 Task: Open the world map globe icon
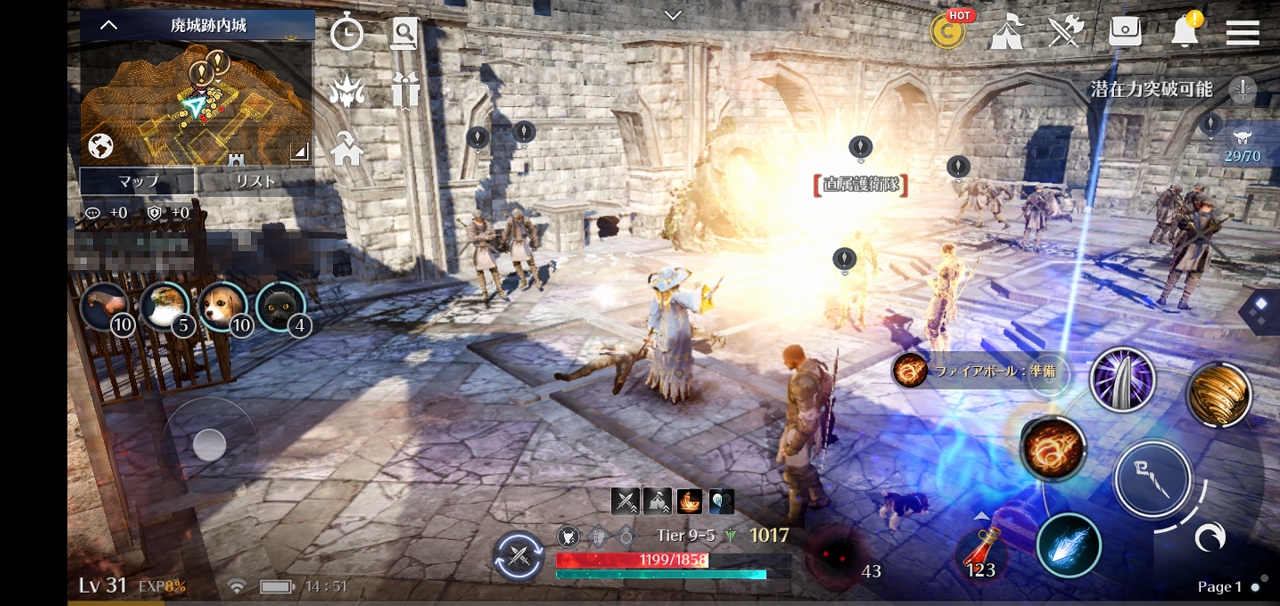click(x=100, y=147)
